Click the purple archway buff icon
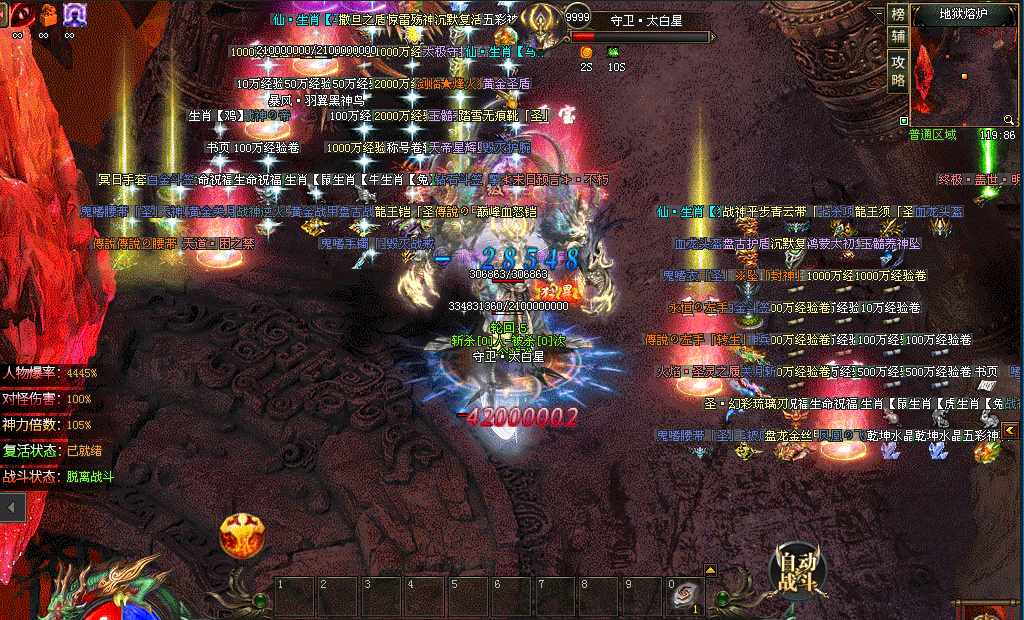Viewport: 1024px width, 620px height. 74,14
